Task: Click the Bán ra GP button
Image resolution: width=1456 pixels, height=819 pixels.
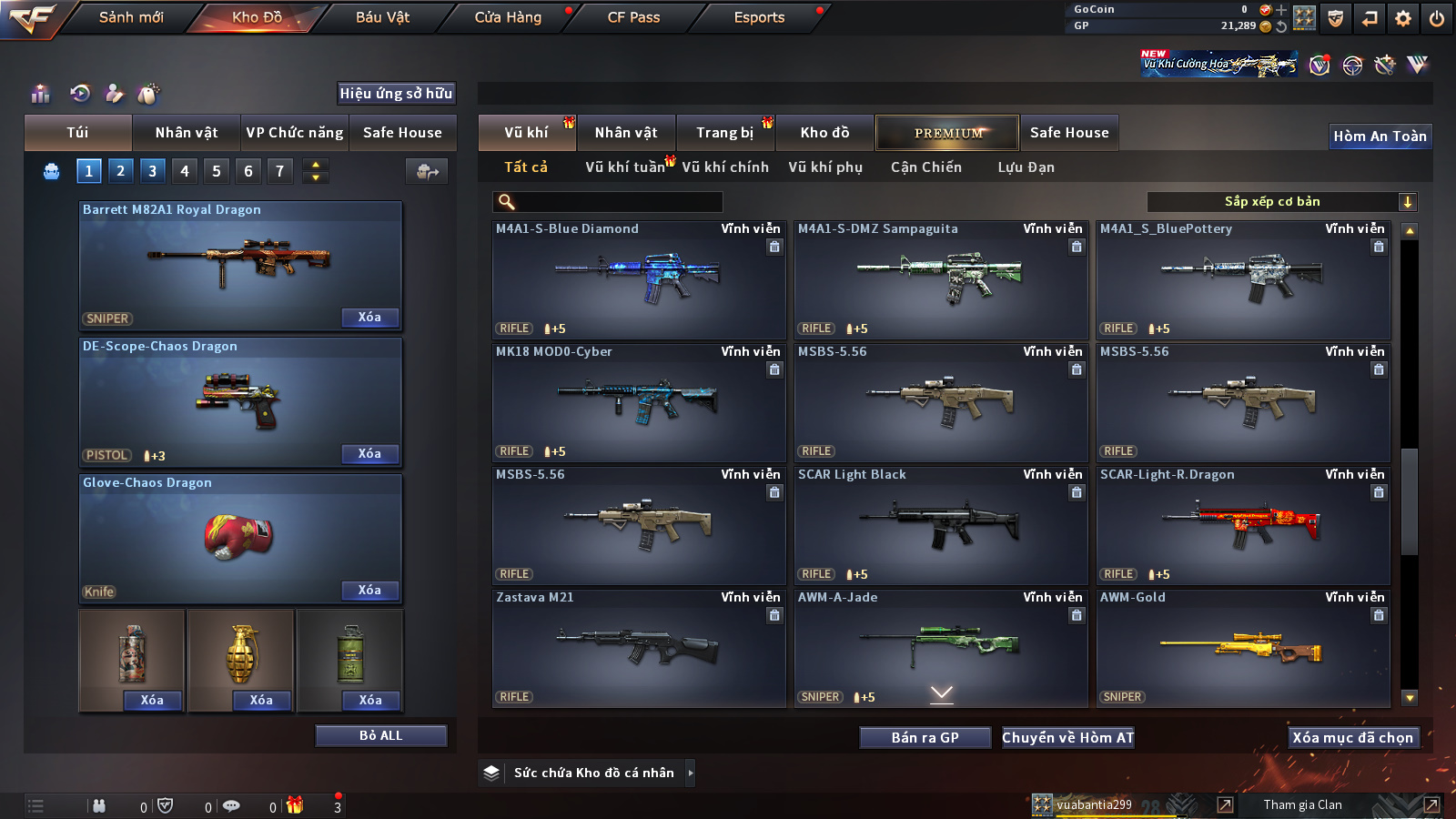Action: [x=925, y=737]
